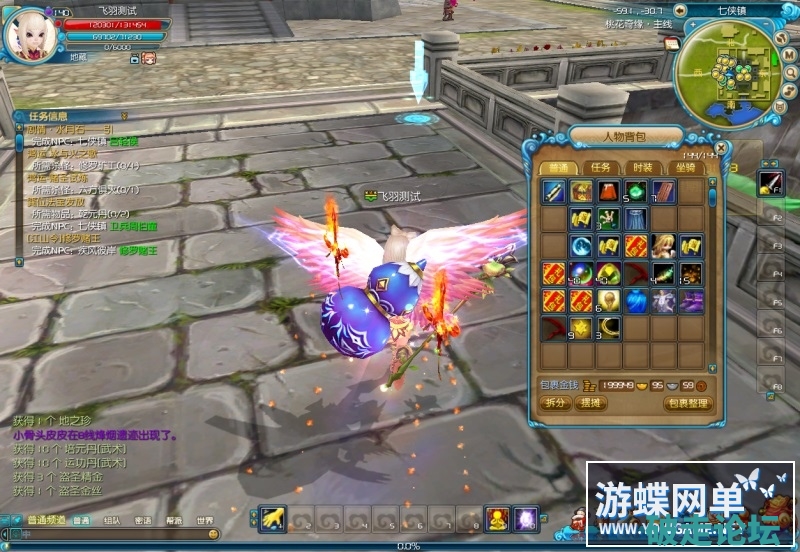This screenshot has height=552, width=800.
Task: Select the blue vase item in the bag
Action: [x=636, y=301]
